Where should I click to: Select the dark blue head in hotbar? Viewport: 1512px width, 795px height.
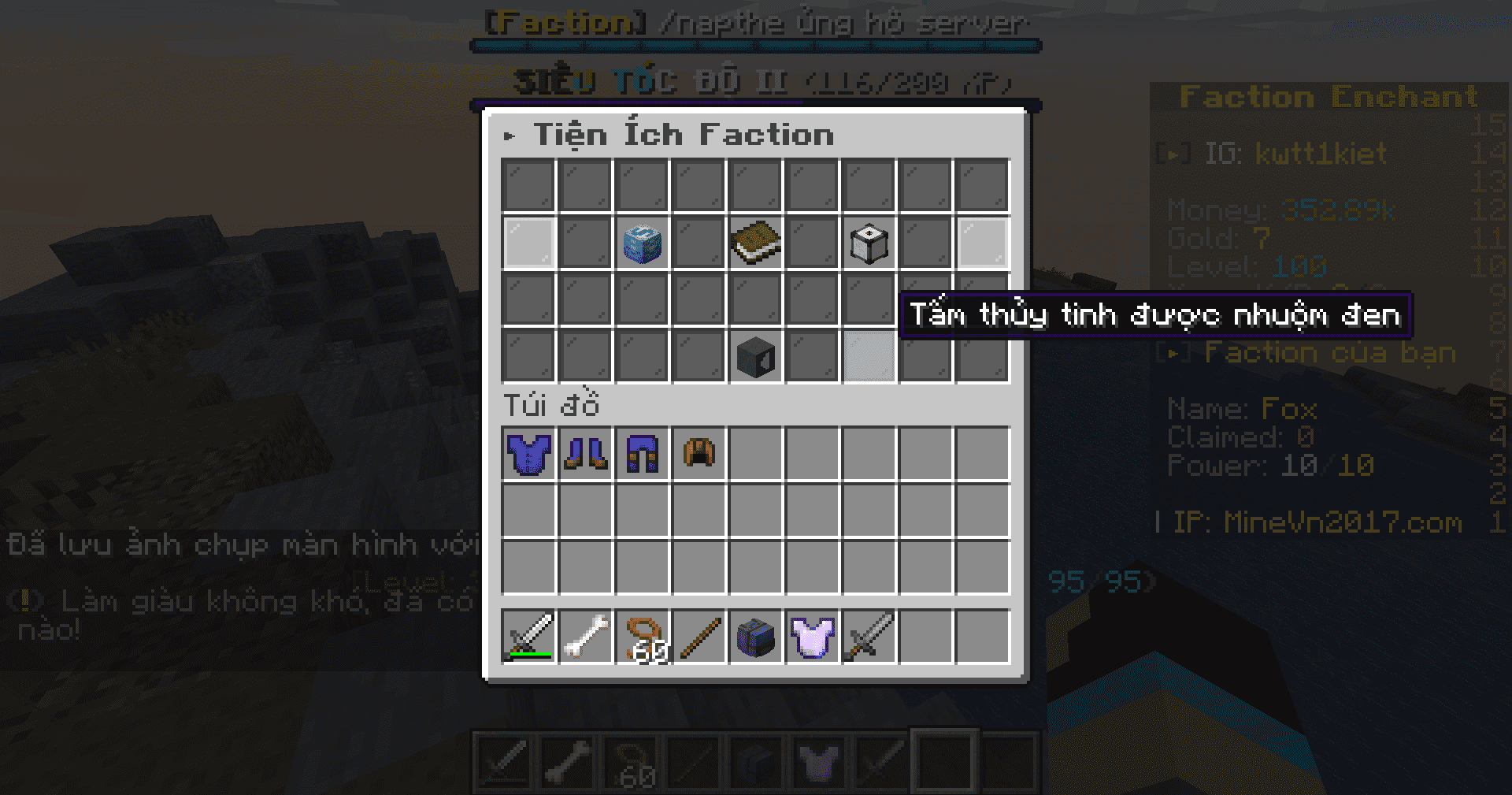[x=755, y=636]
